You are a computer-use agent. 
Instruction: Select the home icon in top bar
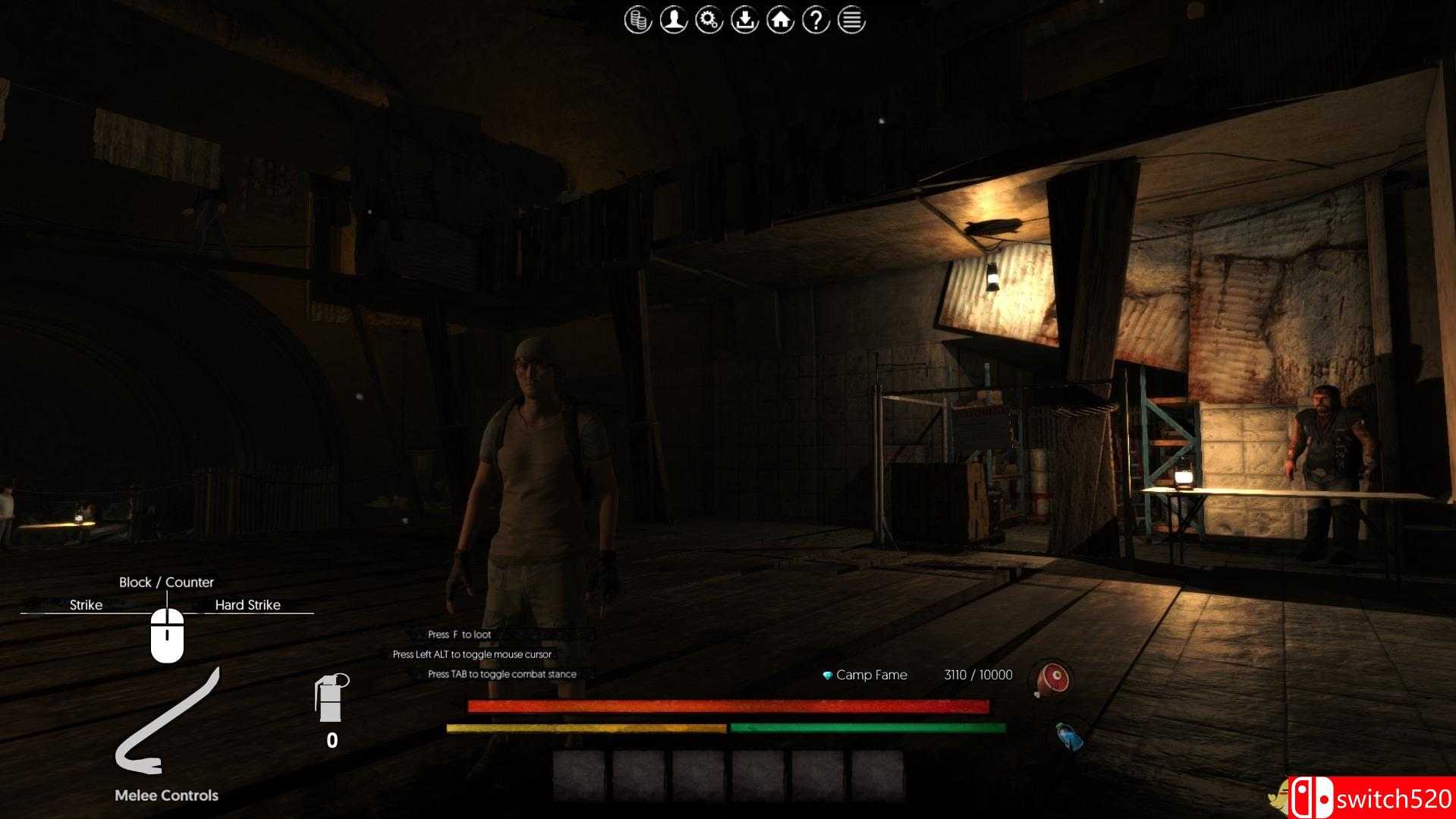click(x=779, y=20)
